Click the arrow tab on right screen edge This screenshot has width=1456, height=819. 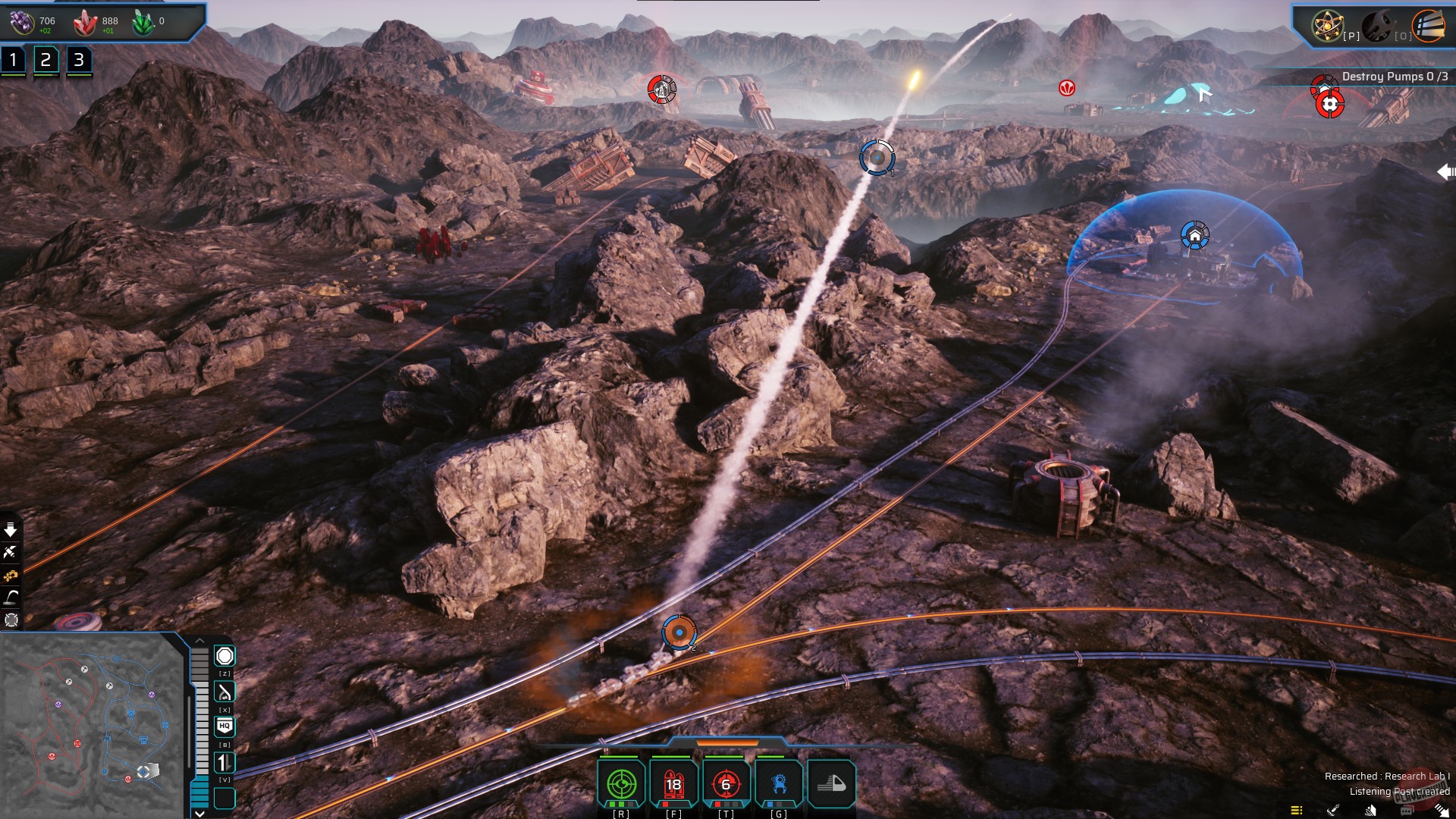(x=1447, y=171)
